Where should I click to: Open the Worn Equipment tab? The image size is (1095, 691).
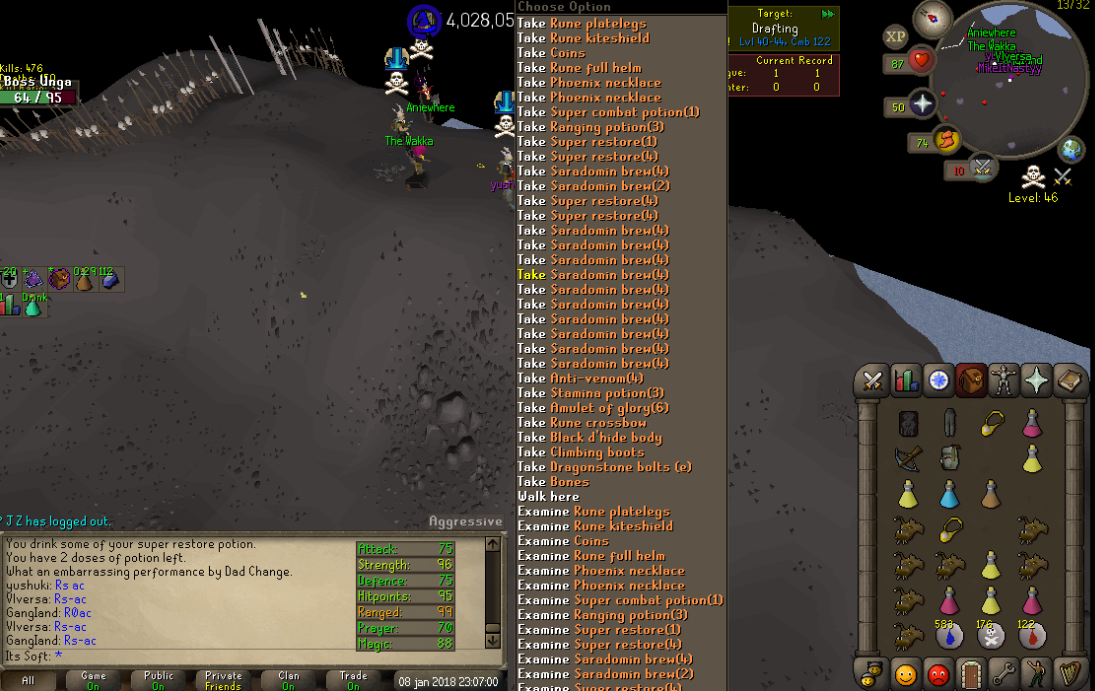tap(1003, 381)
